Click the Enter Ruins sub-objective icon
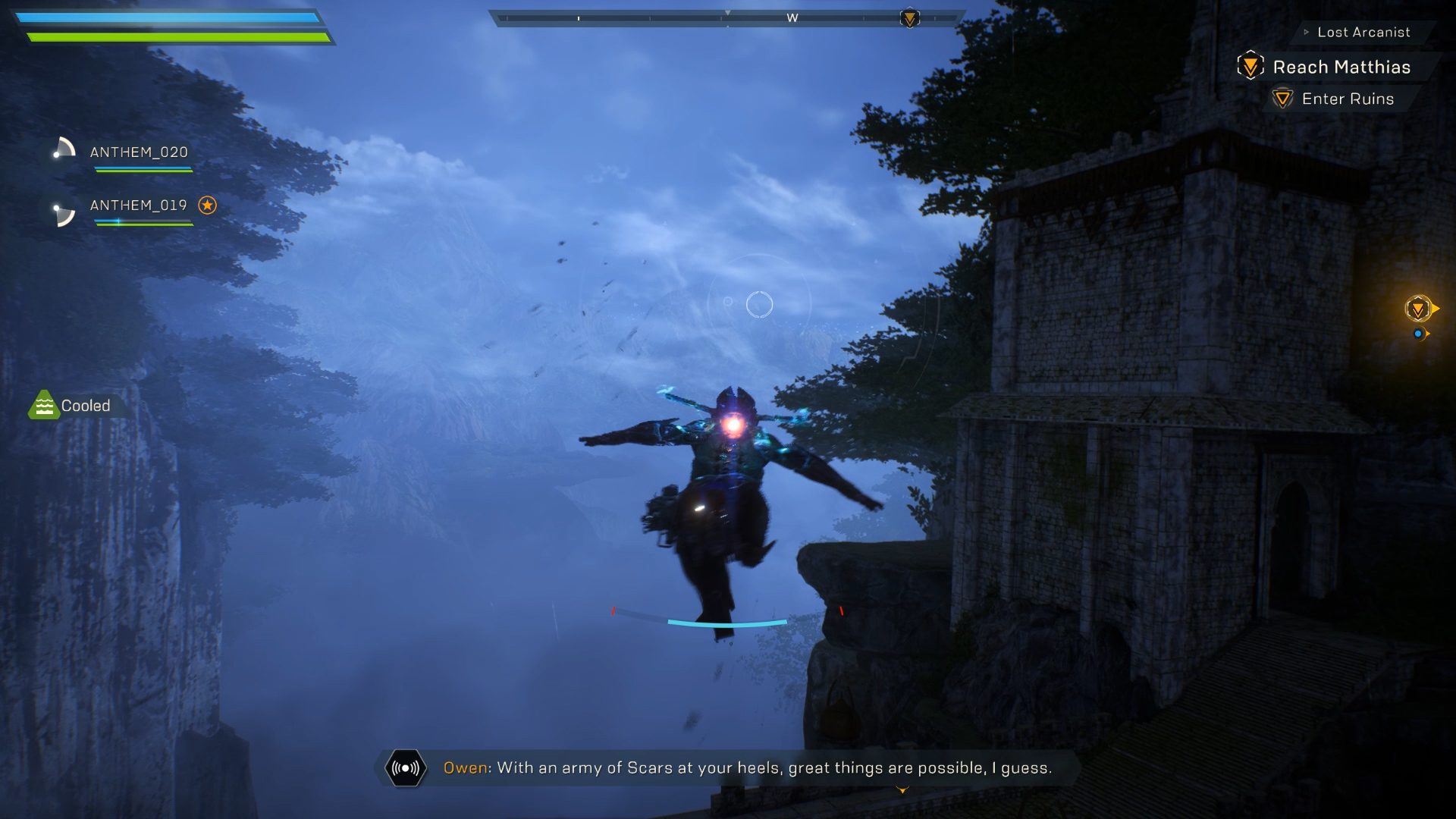This screenshot has height=819, width=1456. [1283, 99]
